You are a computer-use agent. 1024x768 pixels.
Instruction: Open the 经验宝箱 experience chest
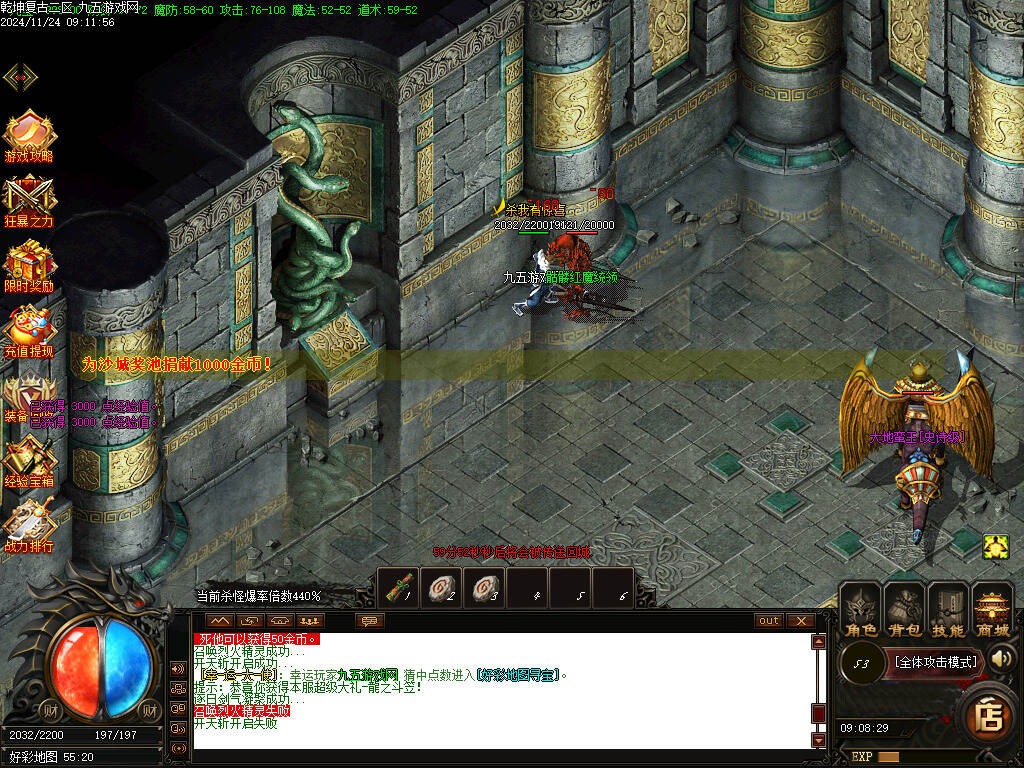[29, 460]
